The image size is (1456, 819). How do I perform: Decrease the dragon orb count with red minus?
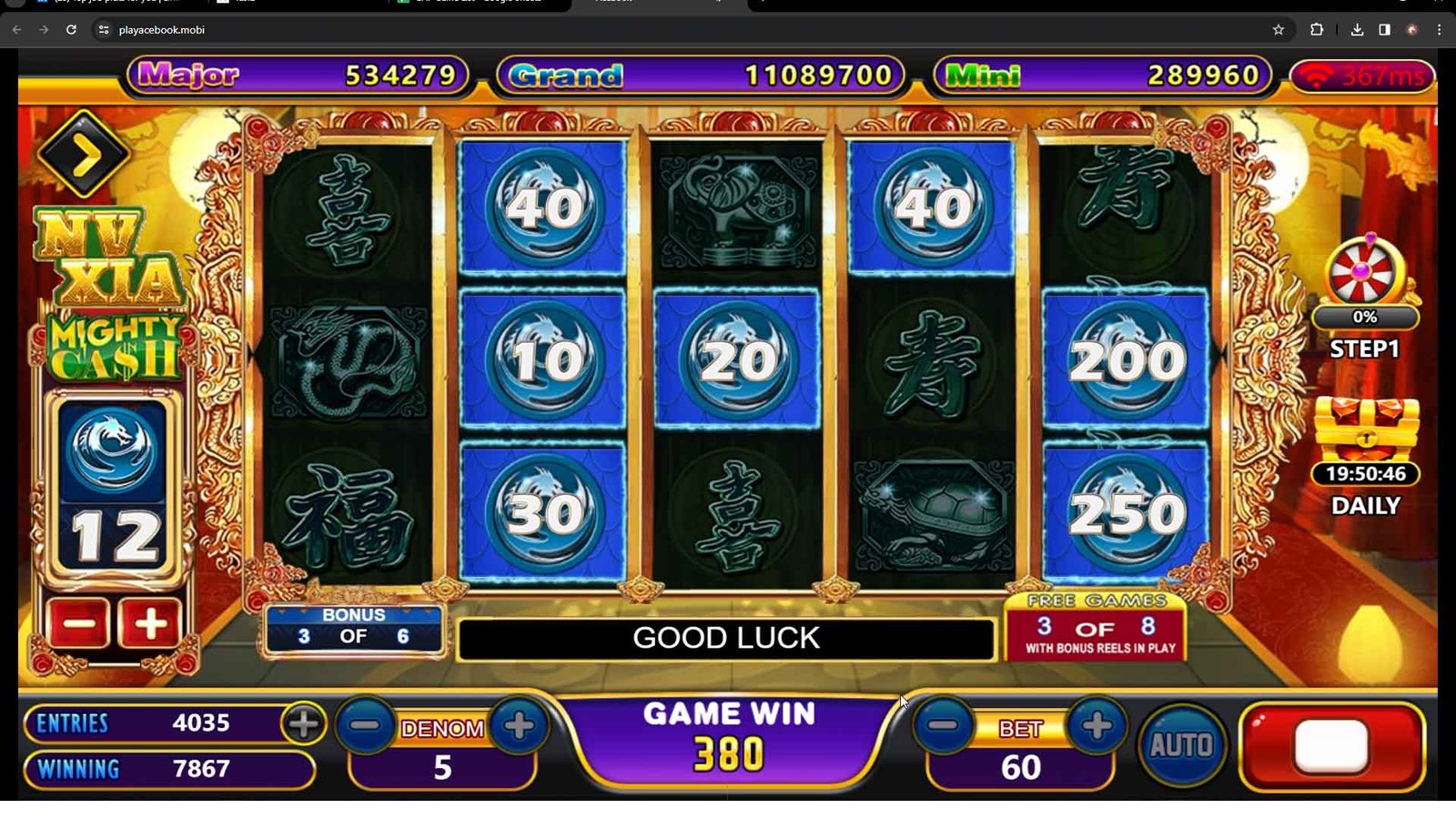(79, 624)
